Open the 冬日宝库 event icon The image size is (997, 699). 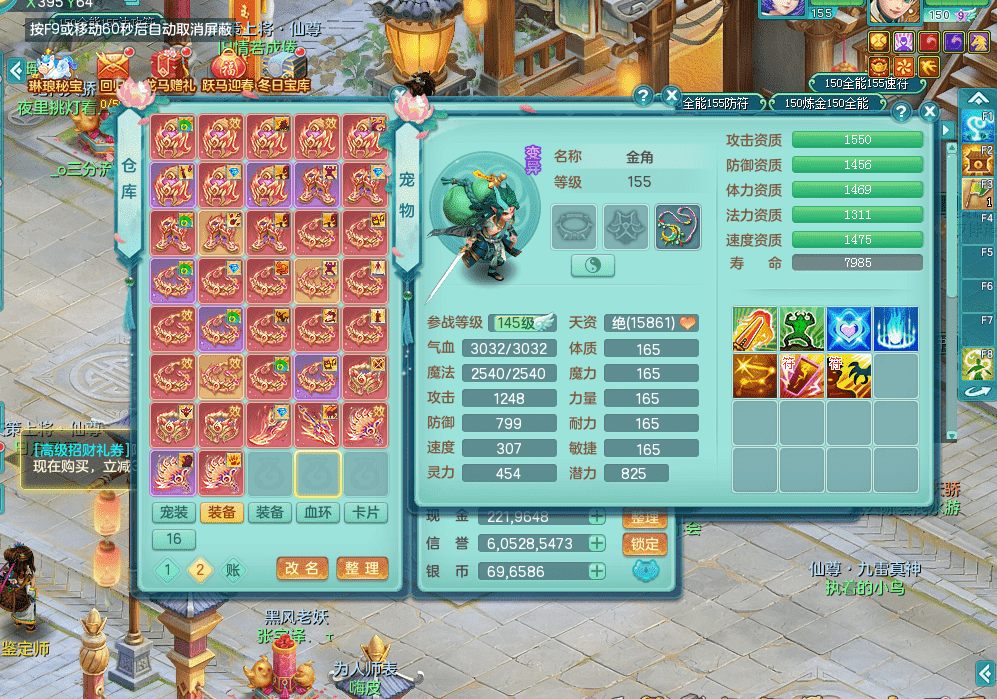(287, 71)
